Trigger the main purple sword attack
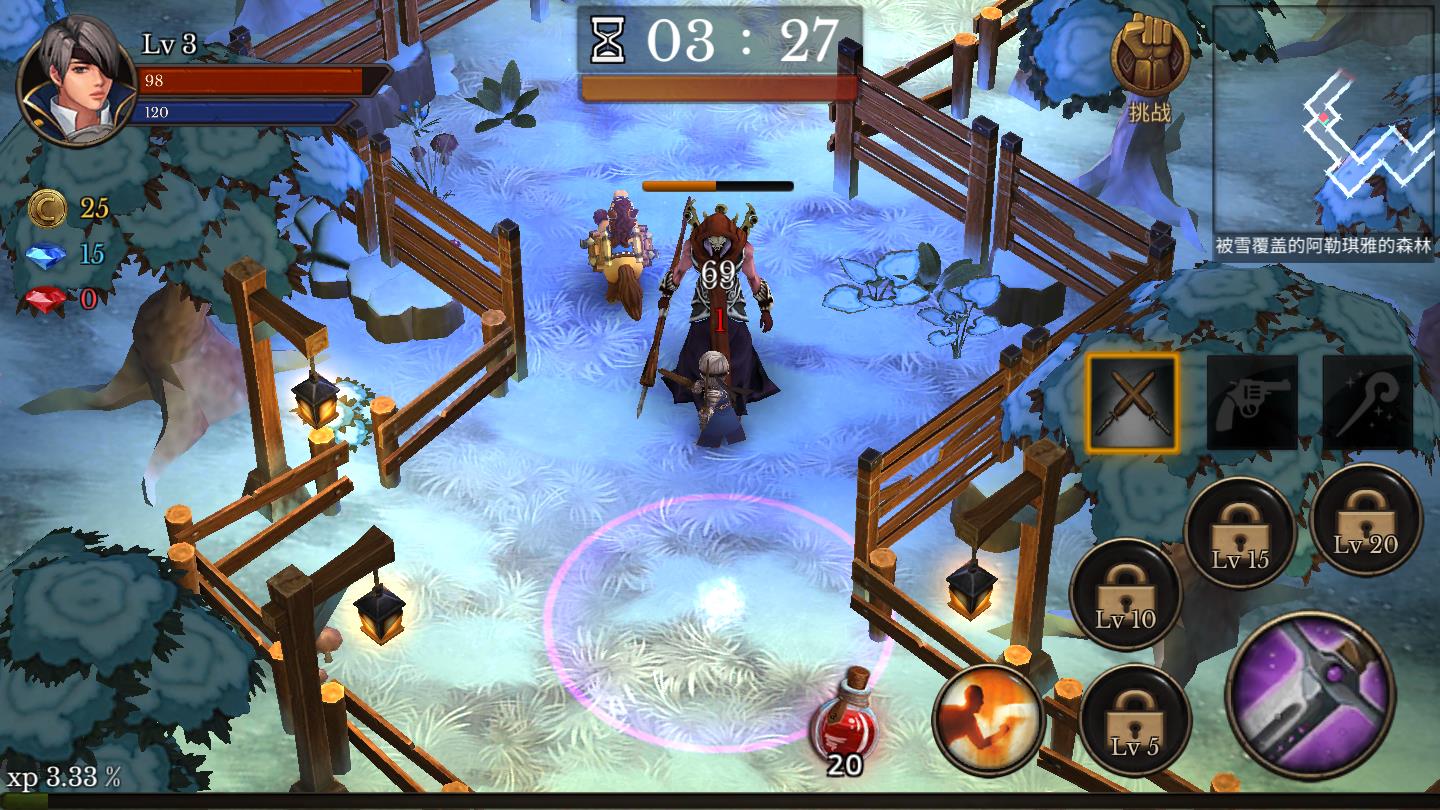The height and width of the screenshot is (810, 1440). [1310, 695]
